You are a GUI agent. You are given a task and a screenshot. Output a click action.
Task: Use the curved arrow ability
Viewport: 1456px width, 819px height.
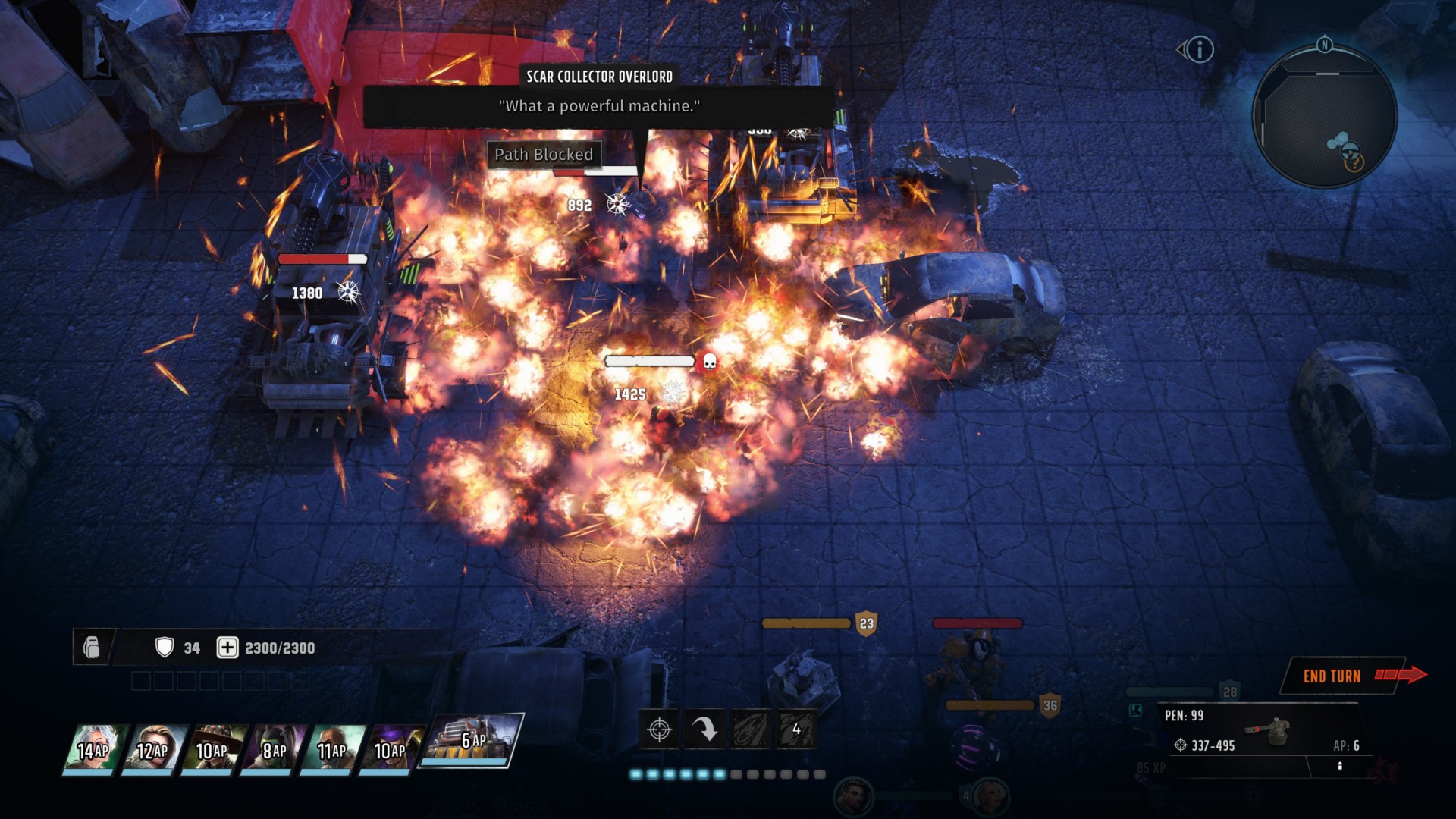click(705, 730)
